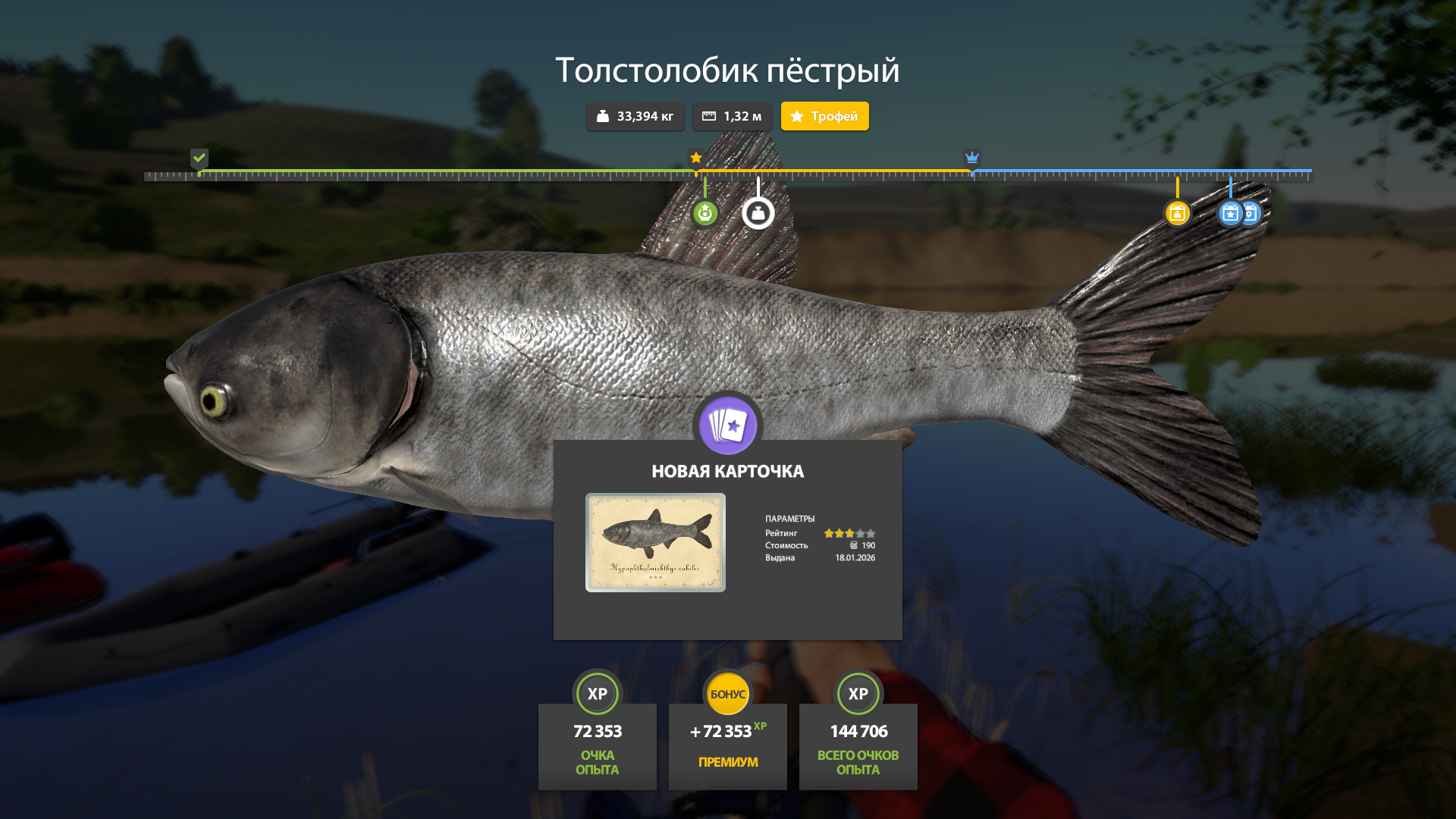This screenshot has height=819, width=1456.
Task: Open the green personal record icon
Action: coord(705,213)
